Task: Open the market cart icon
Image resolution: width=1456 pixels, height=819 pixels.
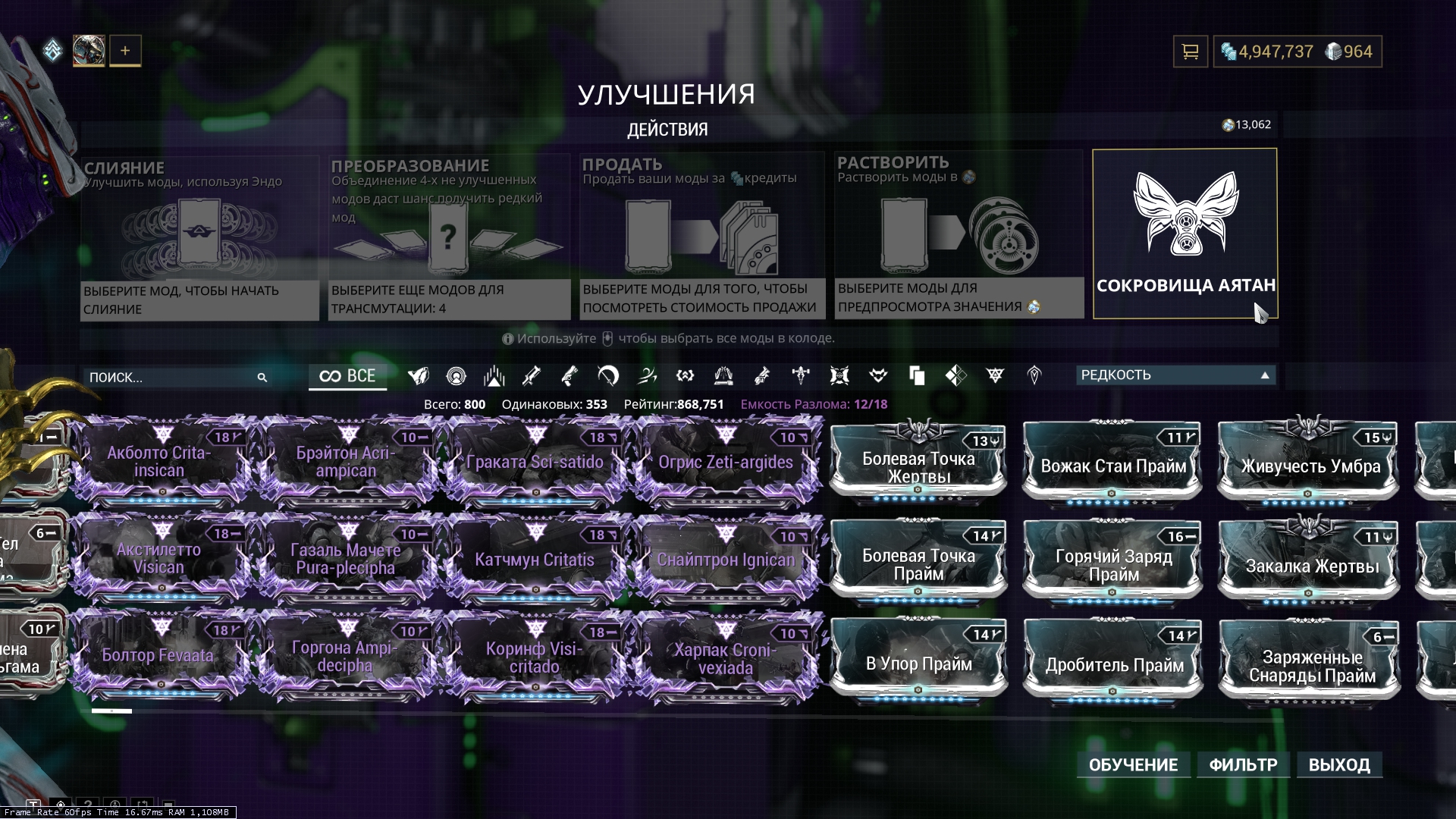Action: point(1190,52)
